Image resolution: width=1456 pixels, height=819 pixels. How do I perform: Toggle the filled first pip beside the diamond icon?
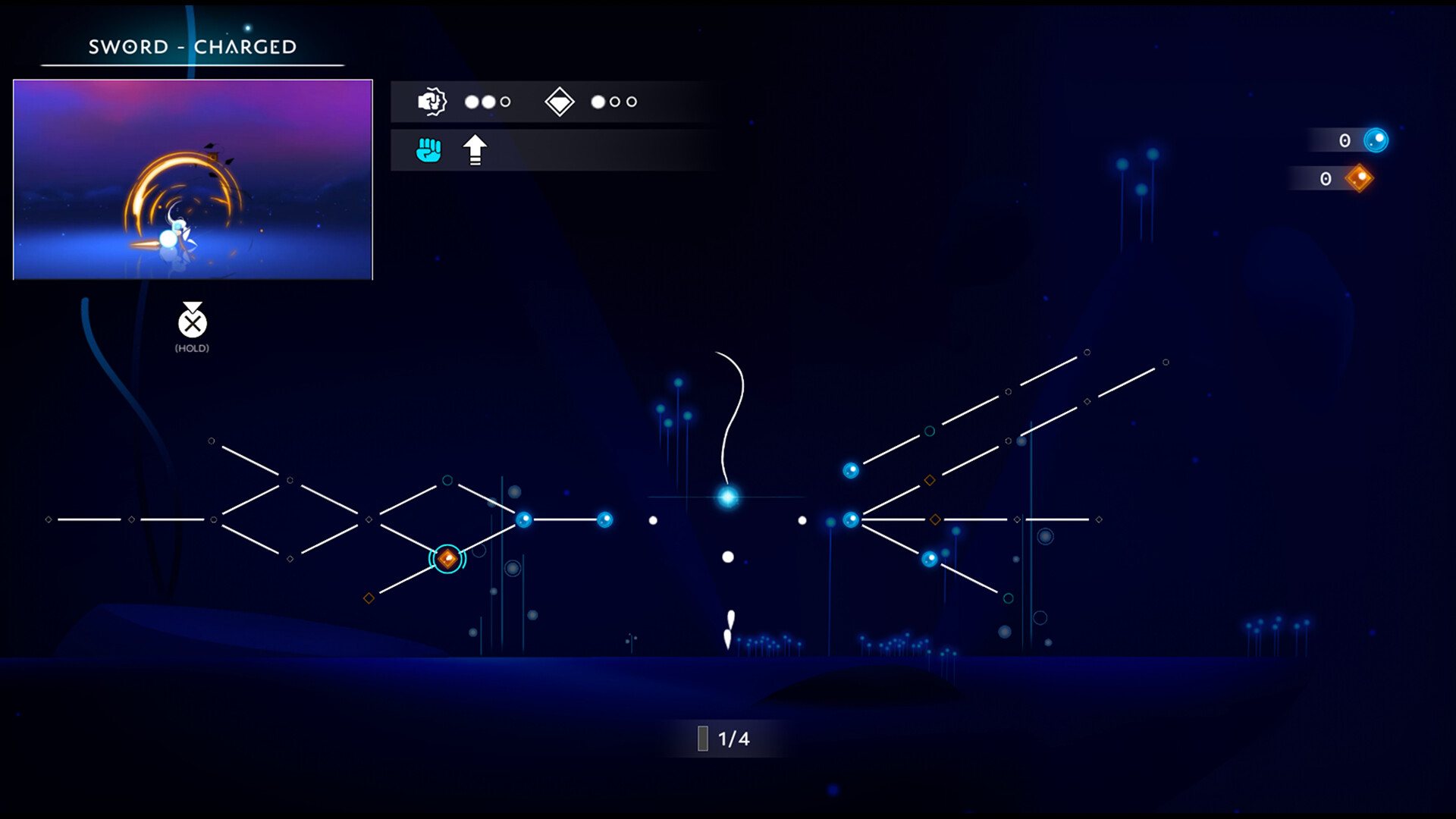(x=598, y=100)
